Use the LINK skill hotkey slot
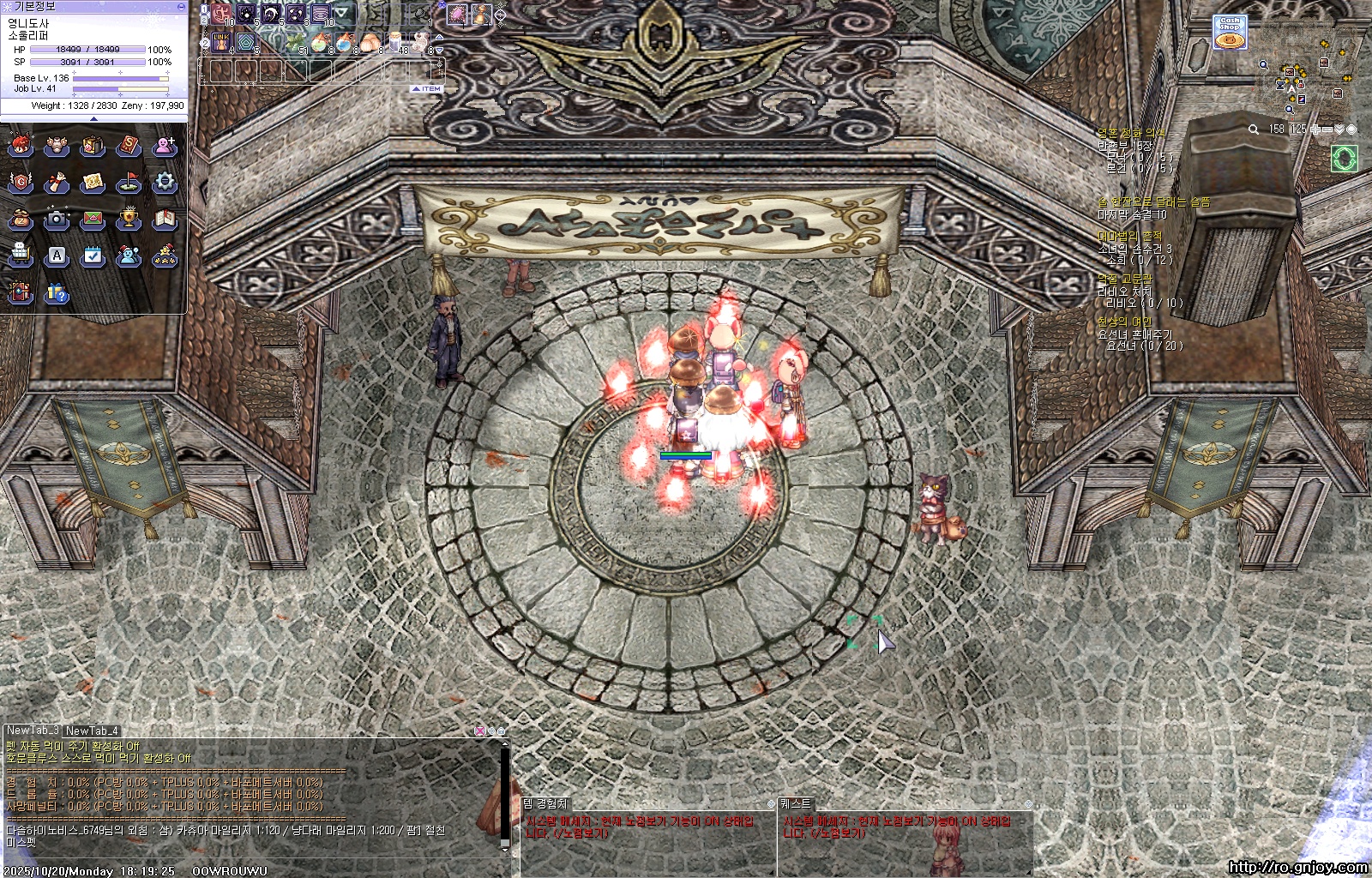Image resolution: width=1372 pixels, height=878 pixels. tap(221, 42)
